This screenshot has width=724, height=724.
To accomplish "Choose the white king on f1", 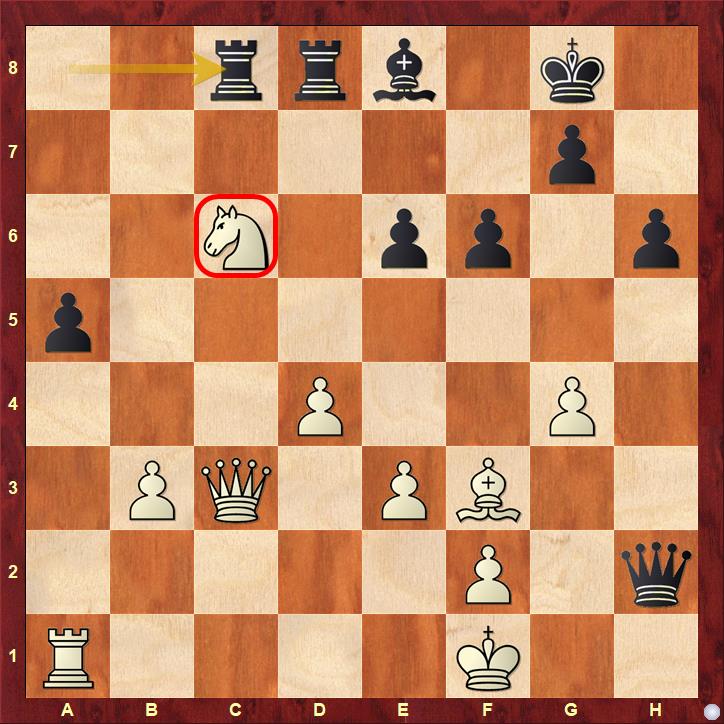I will [488, 656].
